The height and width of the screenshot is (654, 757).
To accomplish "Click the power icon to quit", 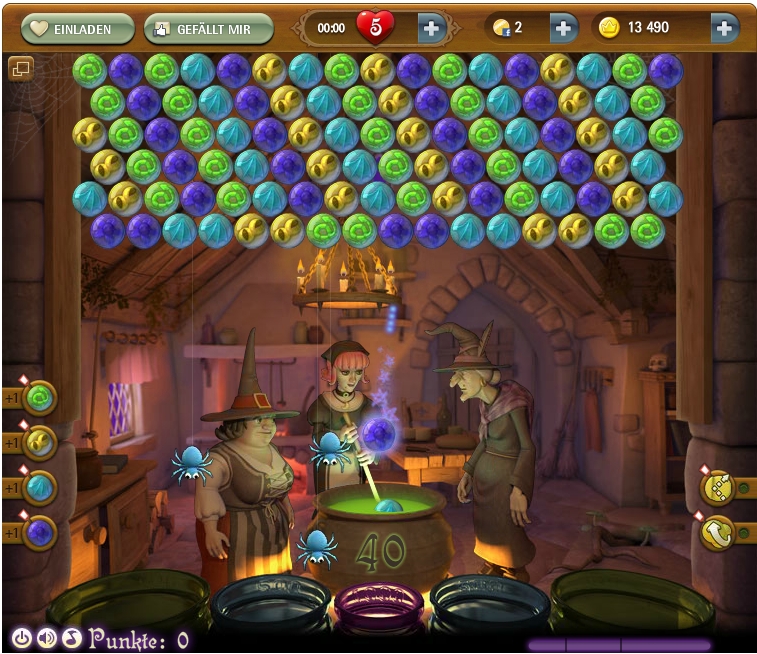I will click(x=21, y=638).
